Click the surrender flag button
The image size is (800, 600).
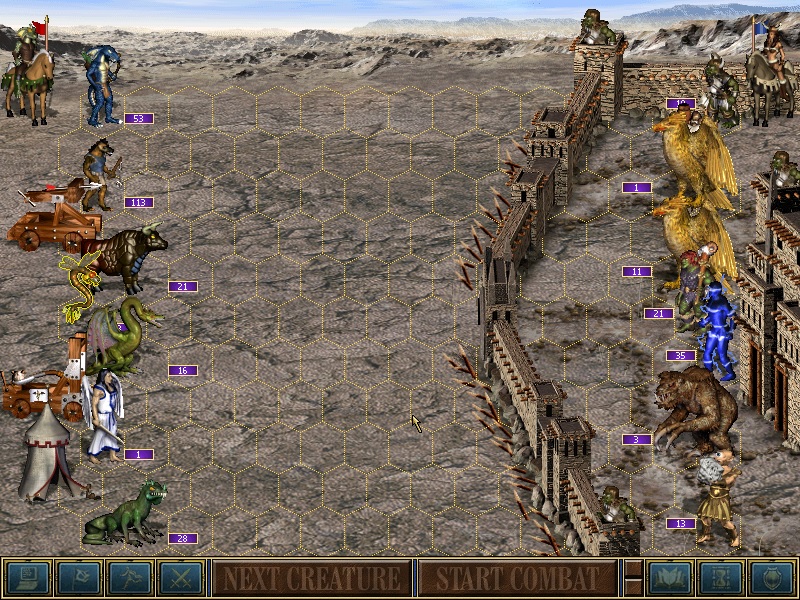click(x=79, y=577)
